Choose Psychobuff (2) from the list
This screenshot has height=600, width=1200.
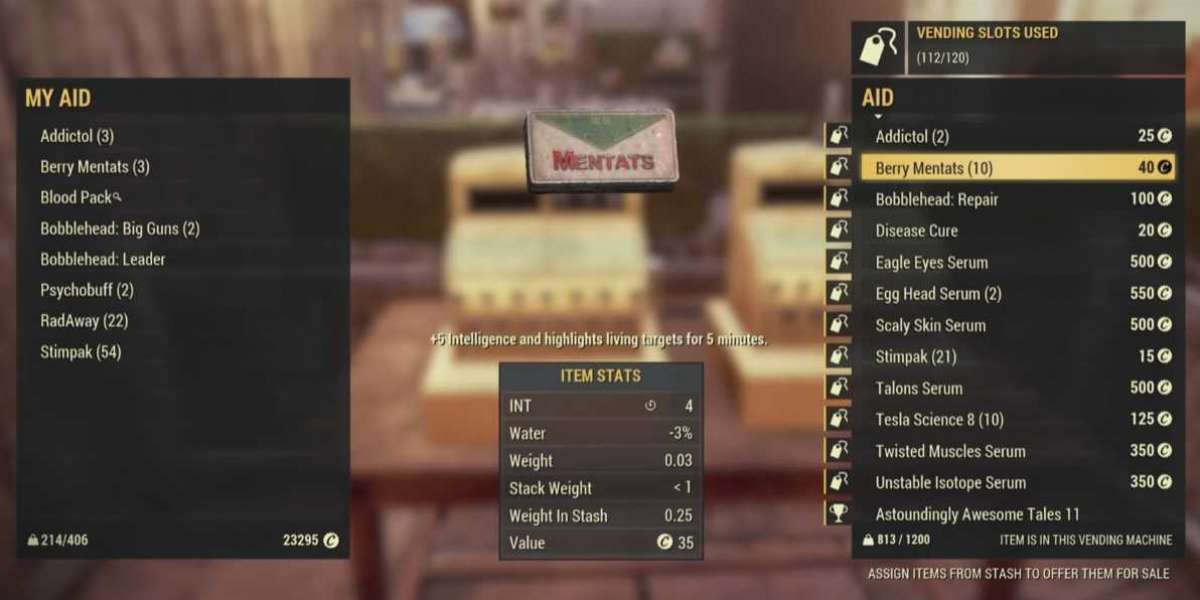click(87, 291)
